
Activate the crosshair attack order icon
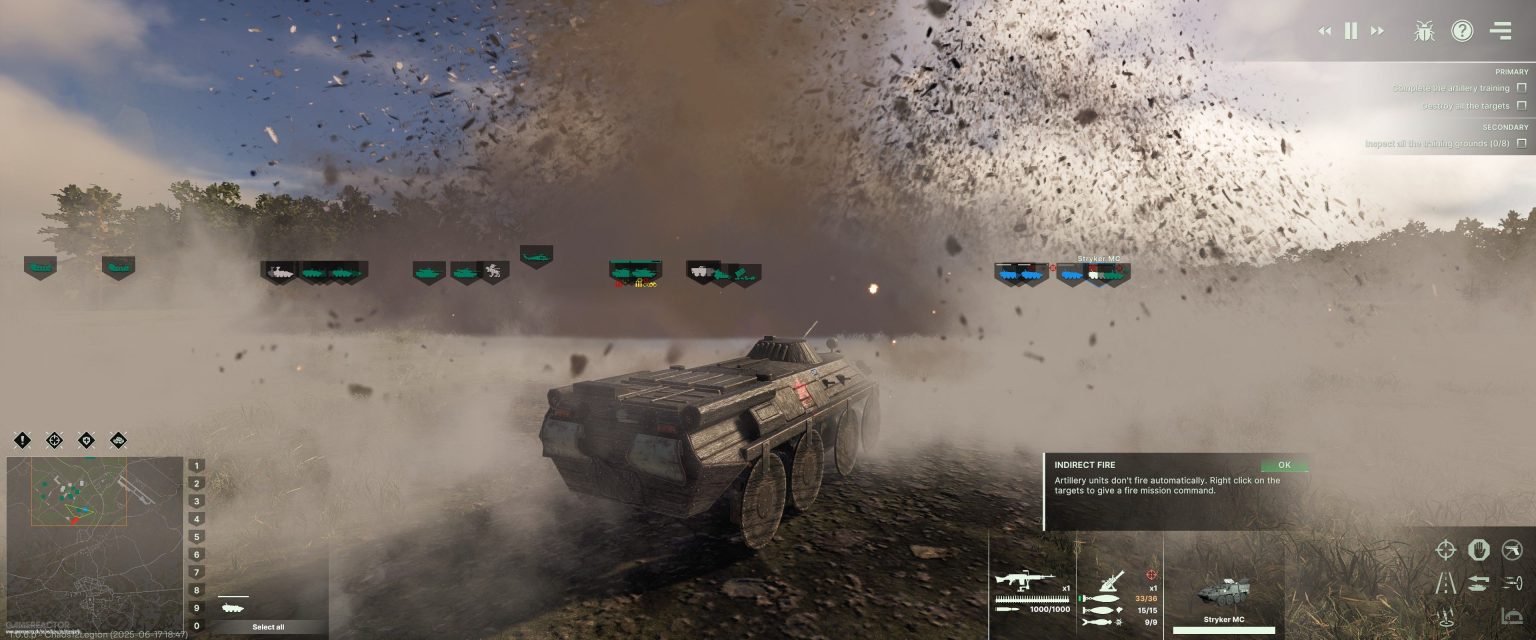tap(1446, 549)
